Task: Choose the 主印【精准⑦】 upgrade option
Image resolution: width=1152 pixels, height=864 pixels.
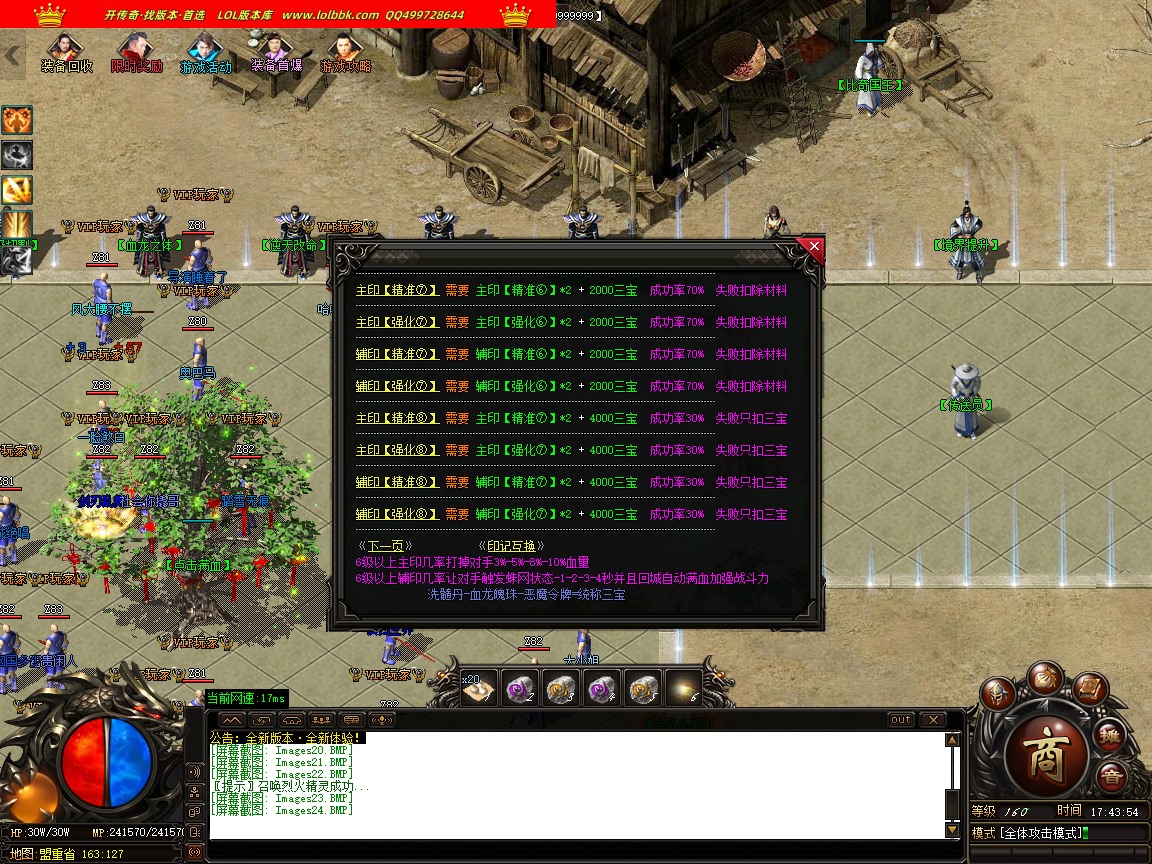Action: tap(397, 291)
